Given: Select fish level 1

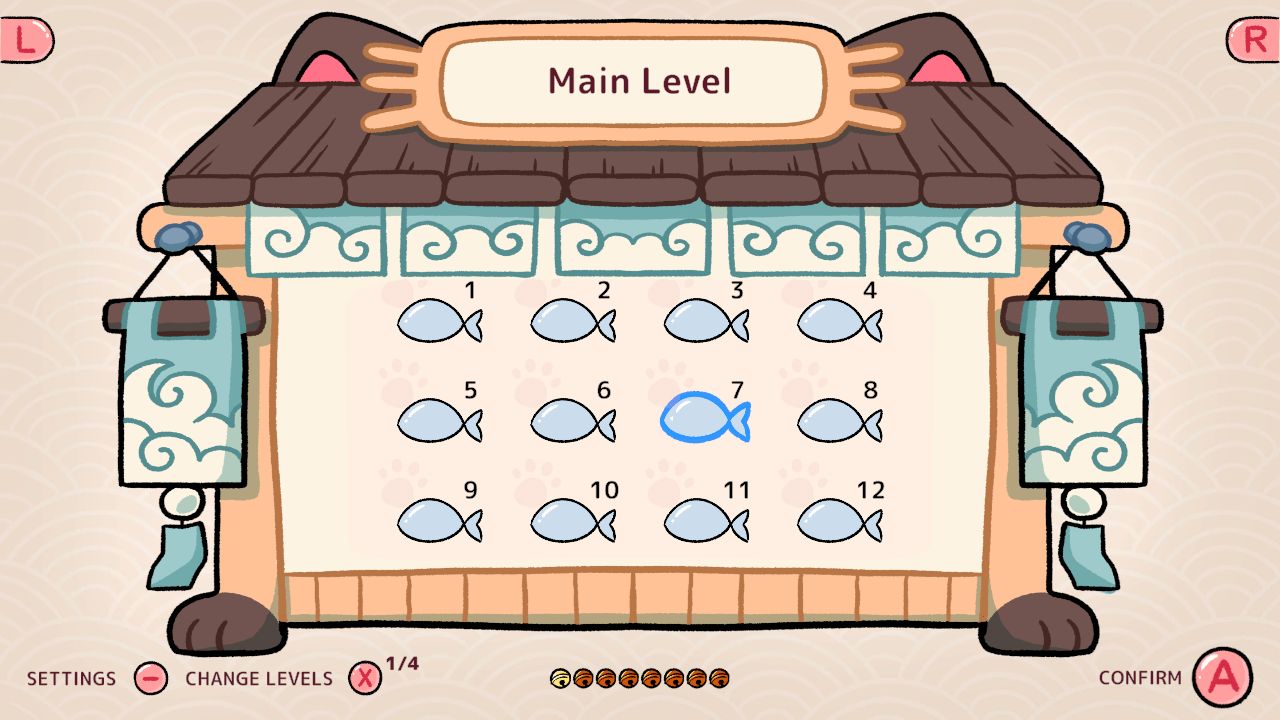Looking at the screenshot, I should tap(440, 320).
